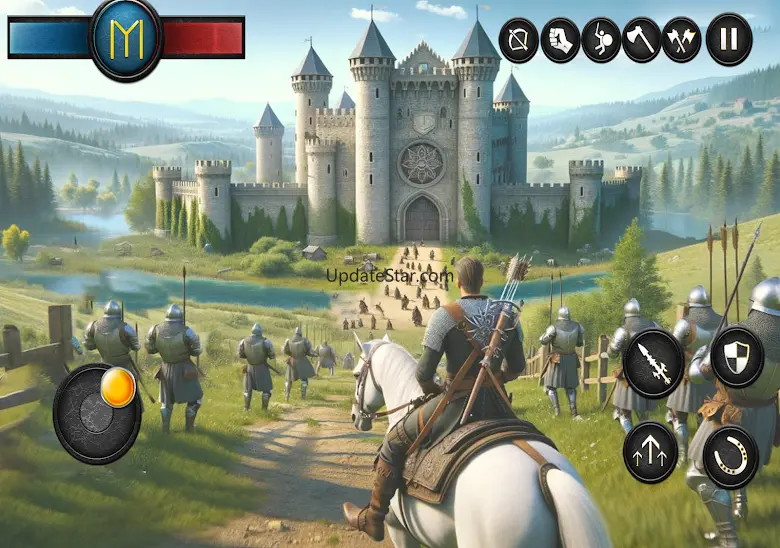Viewport: 780px width, 548px height.
Task: Equip the single axe weapon
Action: pos(642,41)
